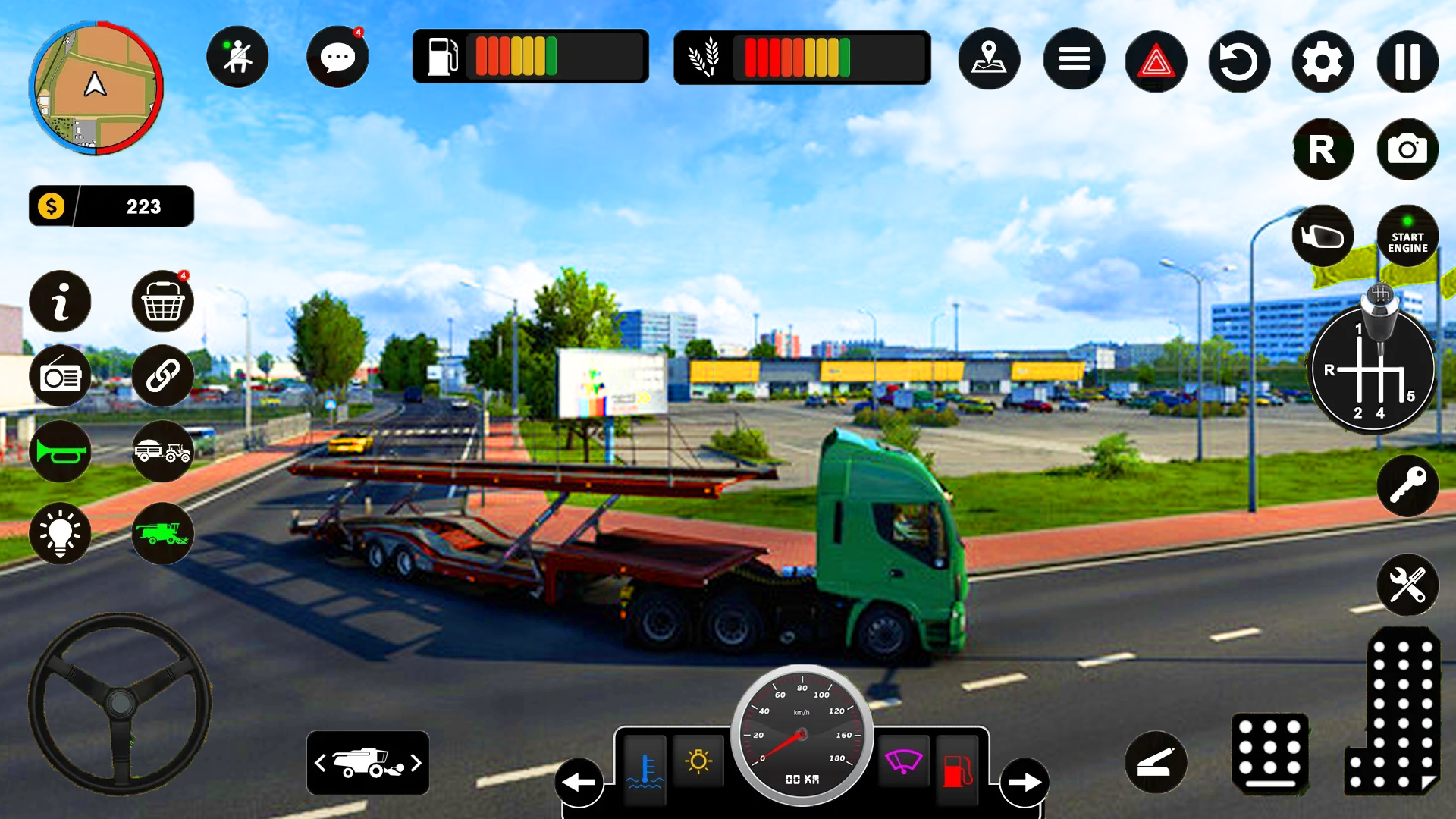Activate the wrench and screwdriver repair button
Image resolution: width=1456 pixels, height=819 pixels.
[1407, 585]
